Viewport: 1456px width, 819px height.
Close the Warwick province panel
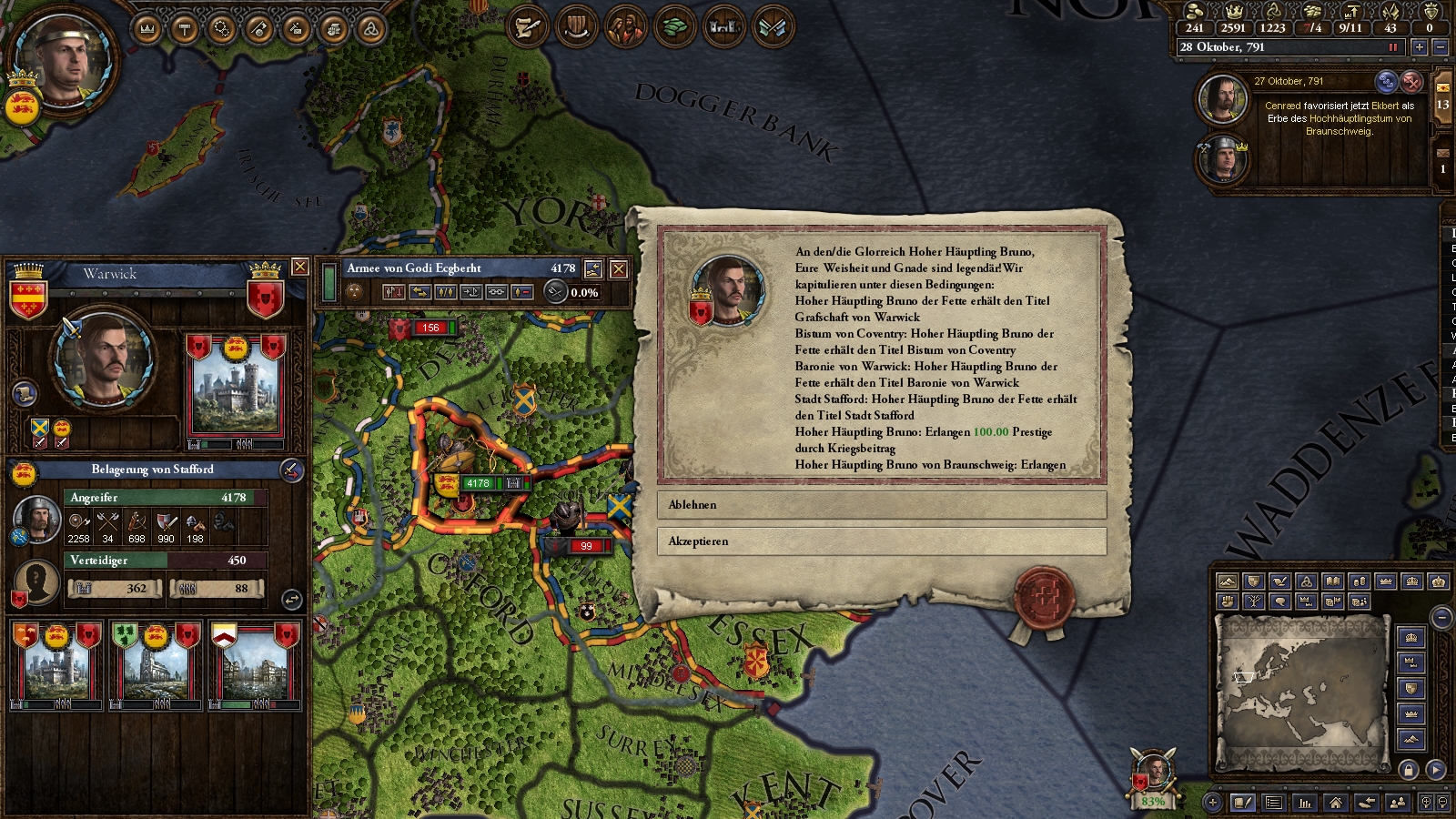(x=299, y=267)
